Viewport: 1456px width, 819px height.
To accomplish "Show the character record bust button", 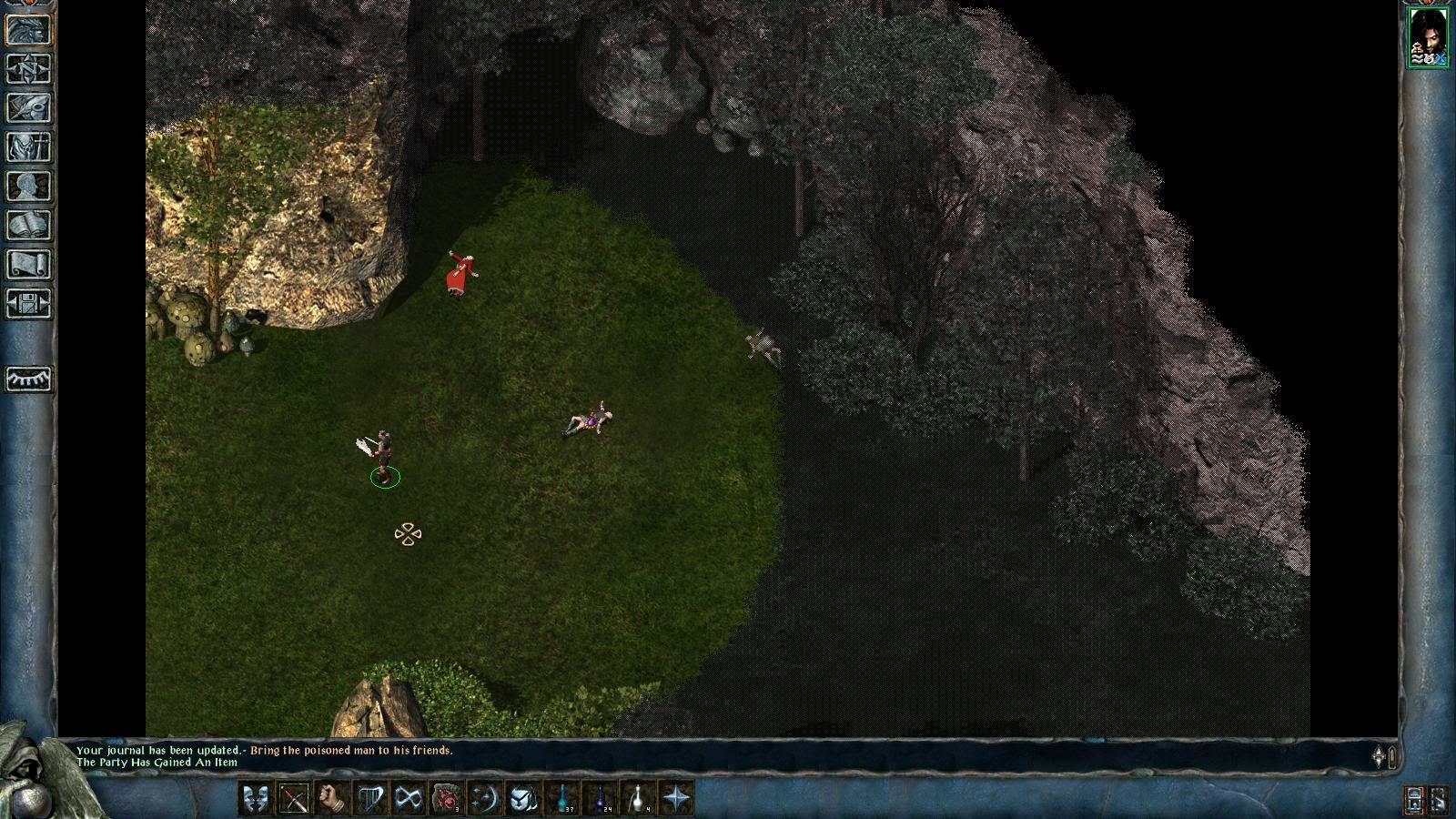I will pos(28,187).
